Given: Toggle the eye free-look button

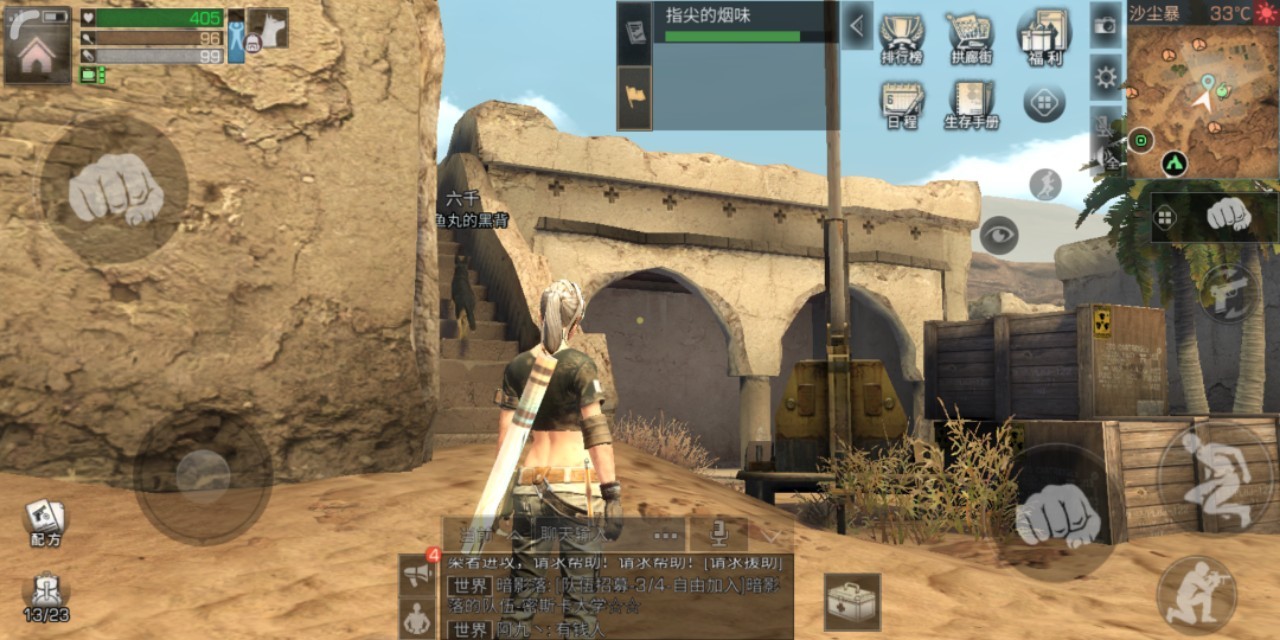Looking at the screenshot, I should pyautogui.click(x=998, y=235).
